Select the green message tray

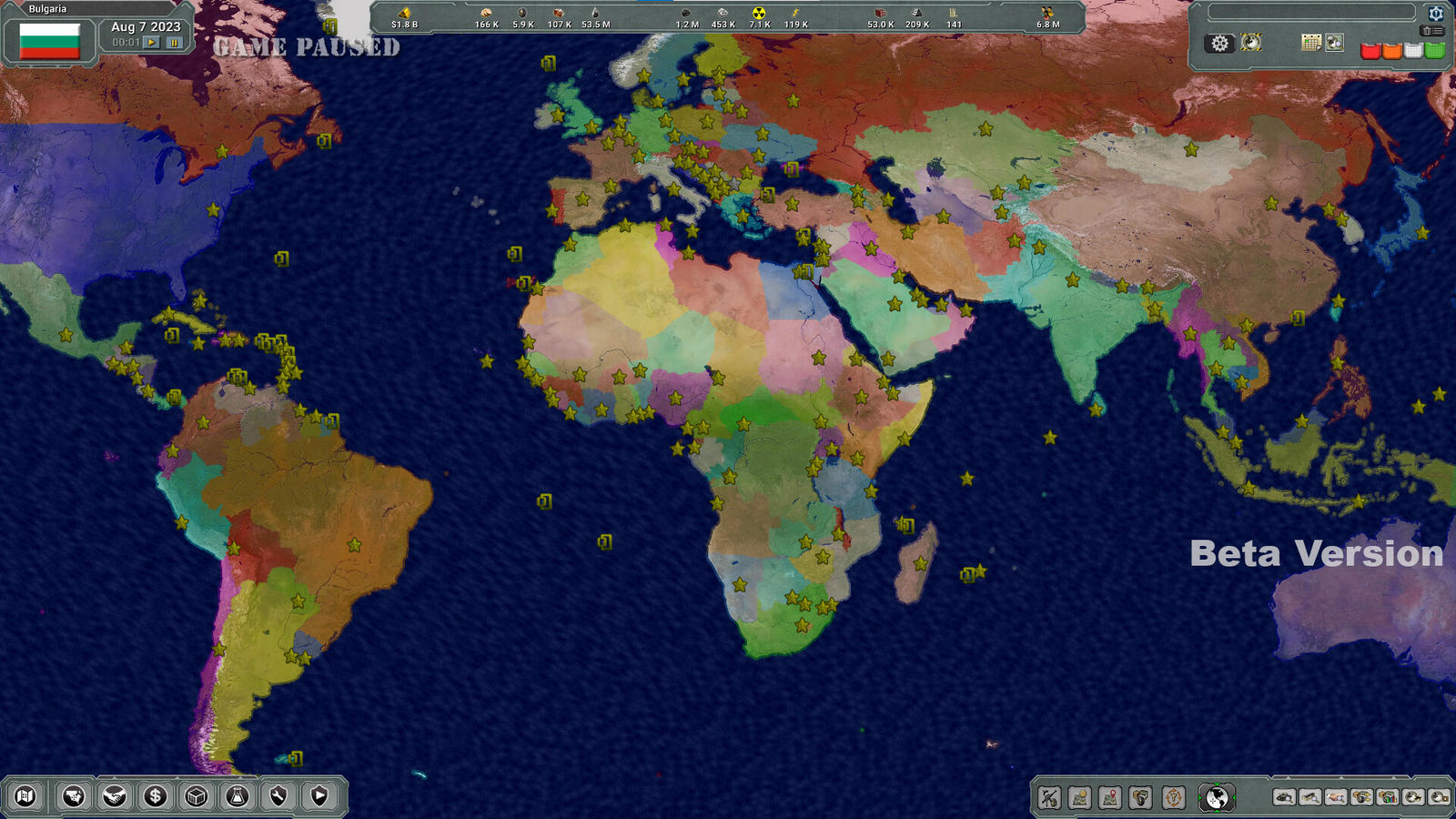tap(1435, 51)
